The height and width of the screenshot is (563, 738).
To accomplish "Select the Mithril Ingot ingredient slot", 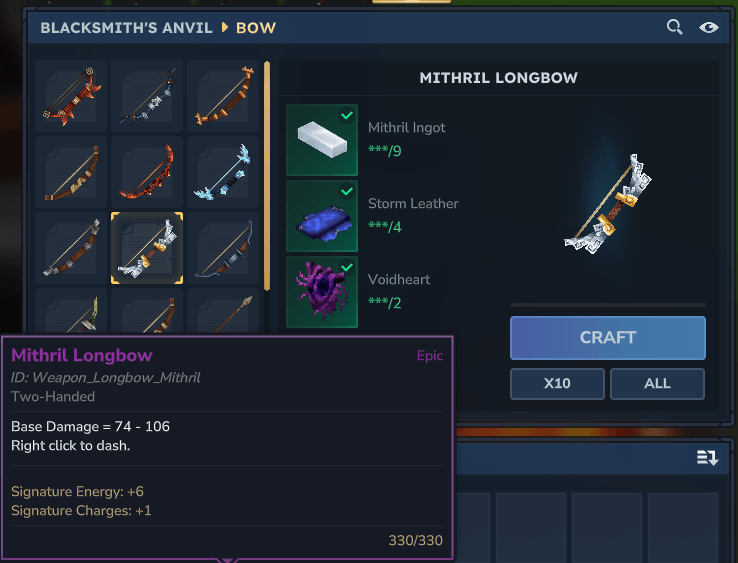I will click(x=322, y=140).
